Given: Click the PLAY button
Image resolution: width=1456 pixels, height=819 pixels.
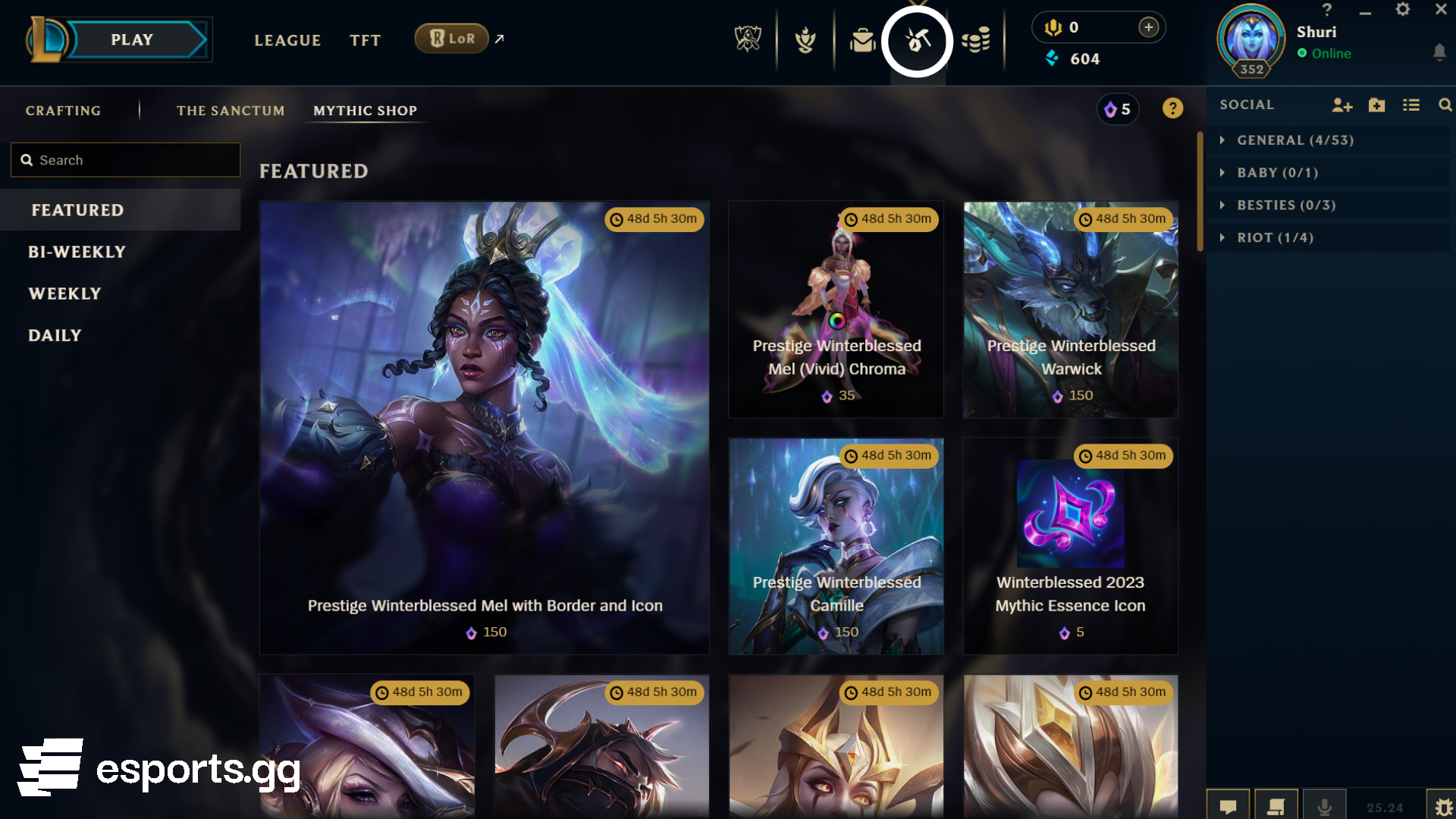Looking at the screenshot, I should click(133, 40).
